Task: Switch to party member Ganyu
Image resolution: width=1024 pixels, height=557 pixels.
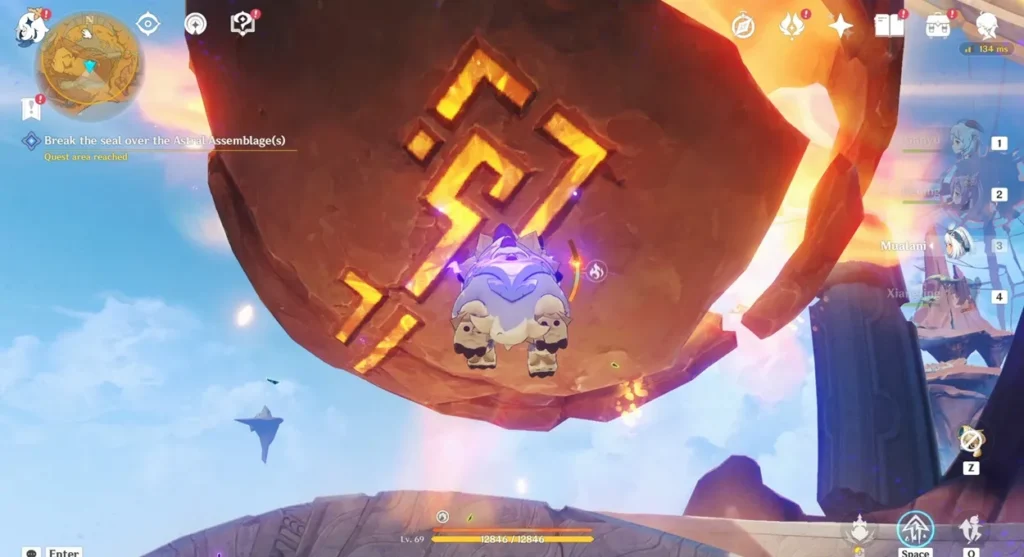Action: [x=958, y=144]
